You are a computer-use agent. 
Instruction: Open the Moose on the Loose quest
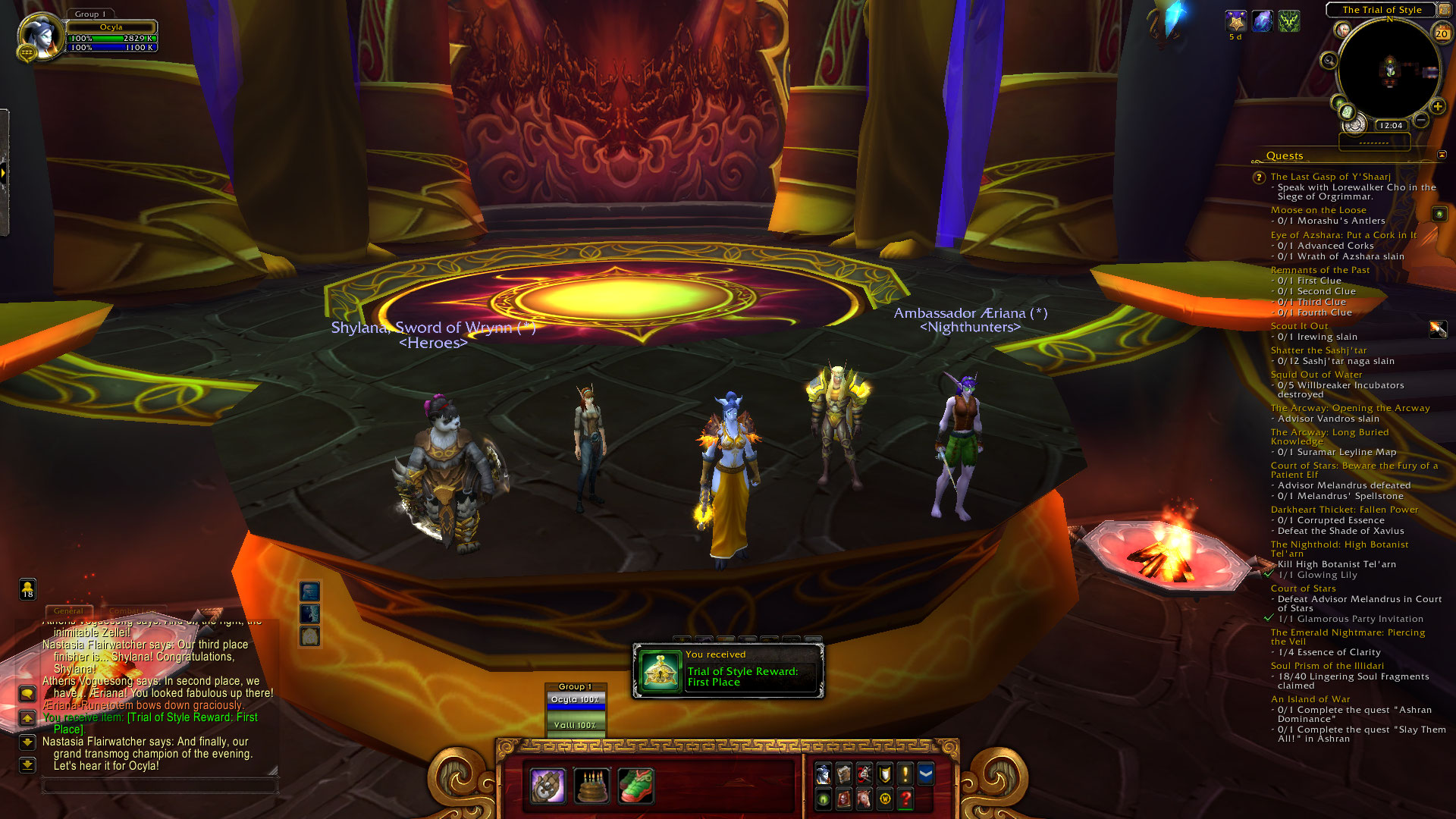click(x=1318, y=210)
